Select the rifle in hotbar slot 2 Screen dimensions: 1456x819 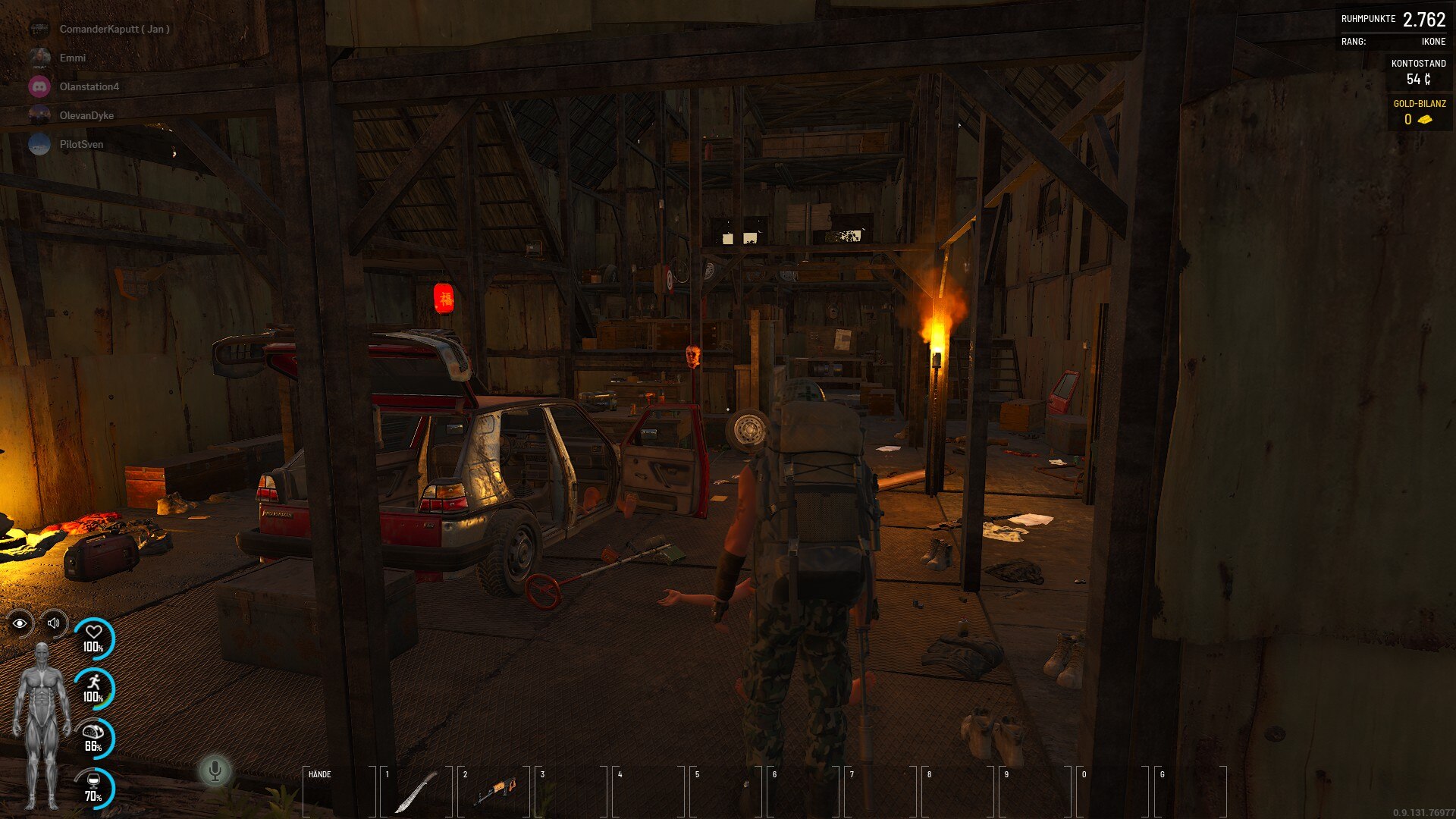tap(494, 792)
